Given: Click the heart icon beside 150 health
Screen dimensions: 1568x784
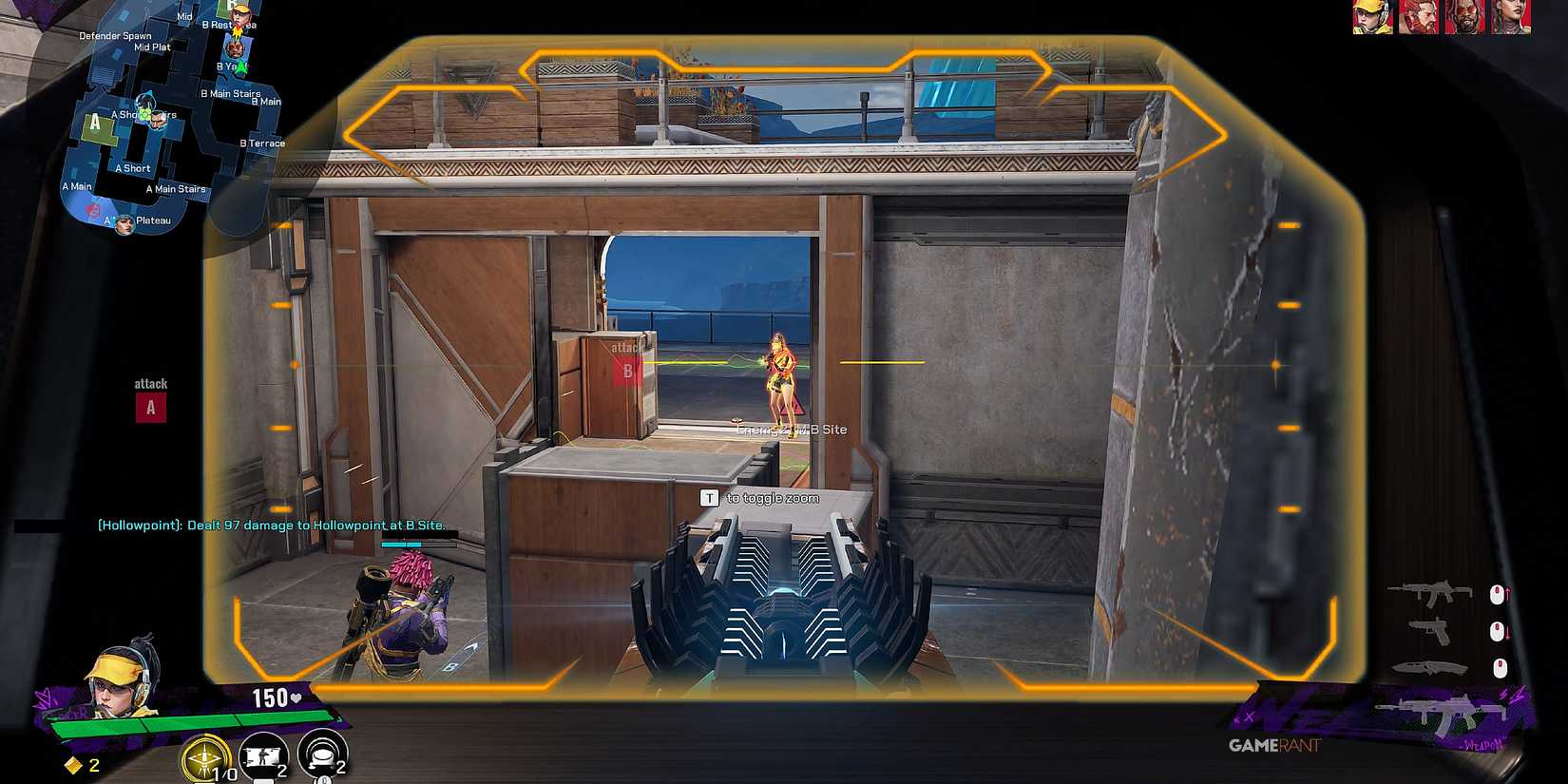Looking at the screenshot, I should [296, 698].
